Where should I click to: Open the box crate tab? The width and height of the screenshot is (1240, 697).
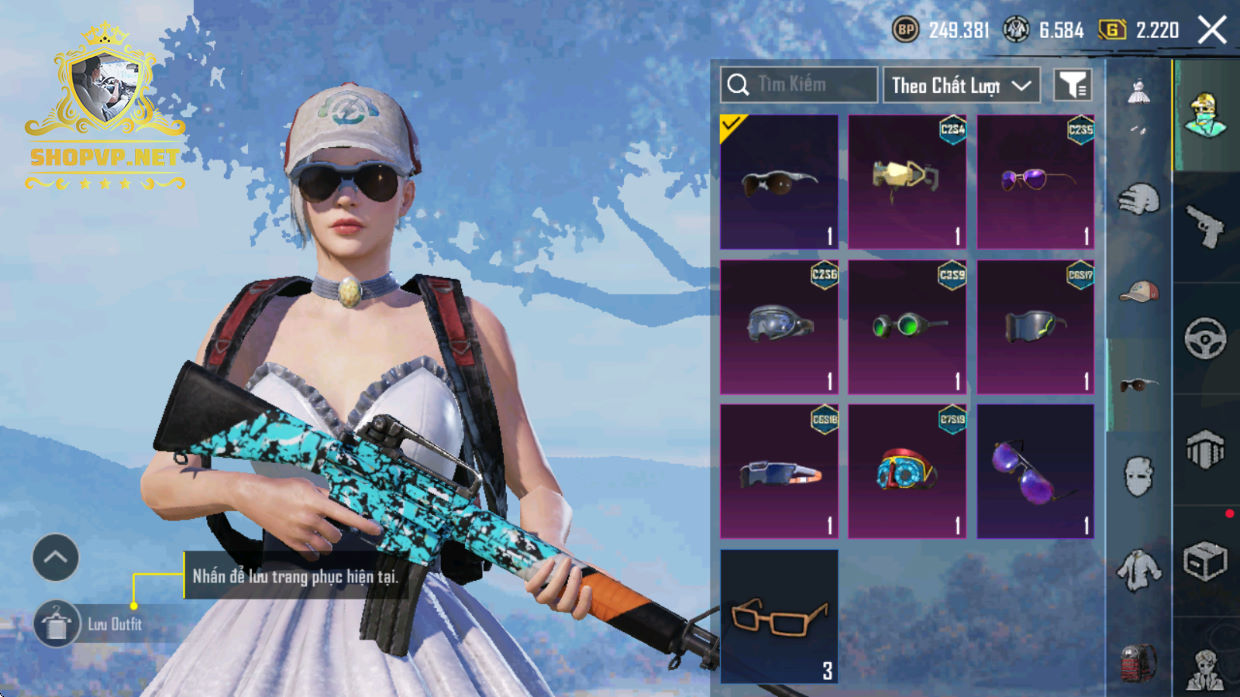tap(1205, 561)
